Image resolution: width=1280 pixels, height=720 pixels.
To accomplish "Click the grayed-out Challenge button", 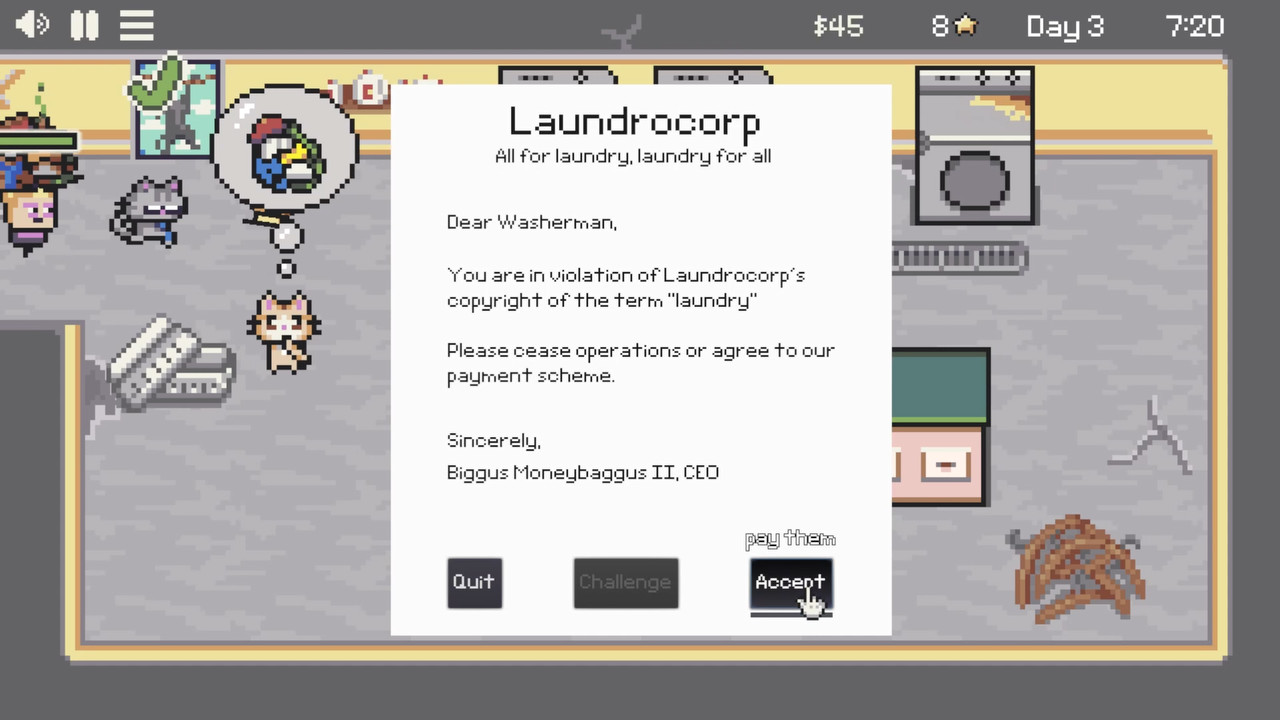I will point(625,582).
